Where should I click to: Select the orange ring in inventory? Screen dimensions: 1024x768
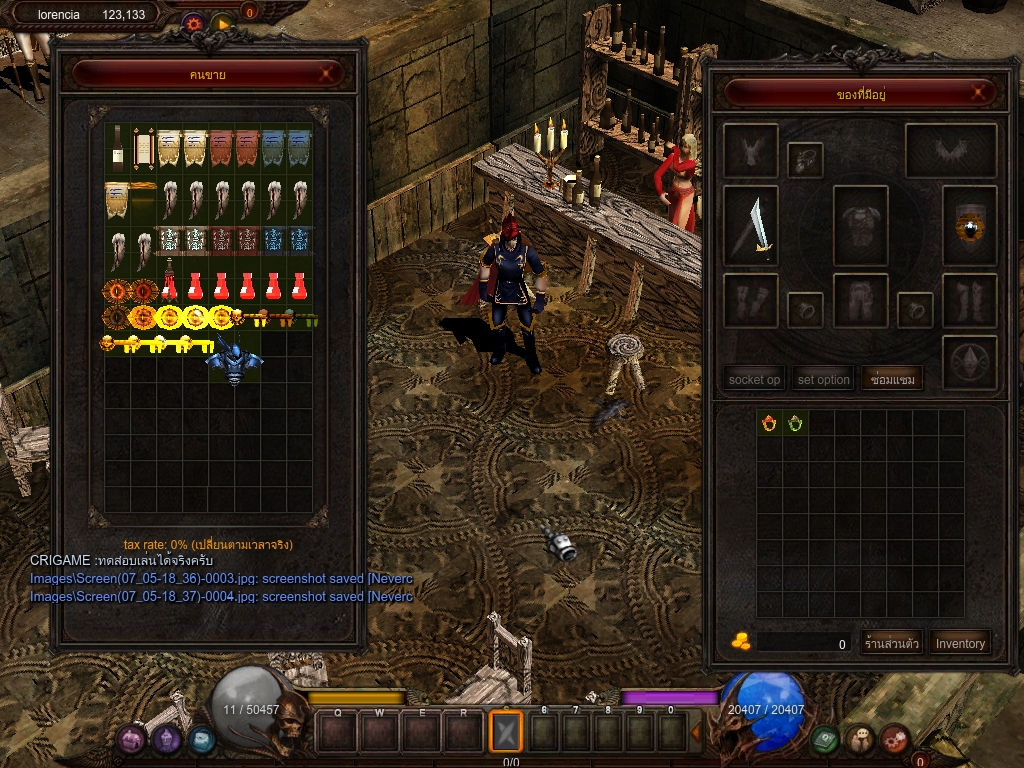point(769,423)
